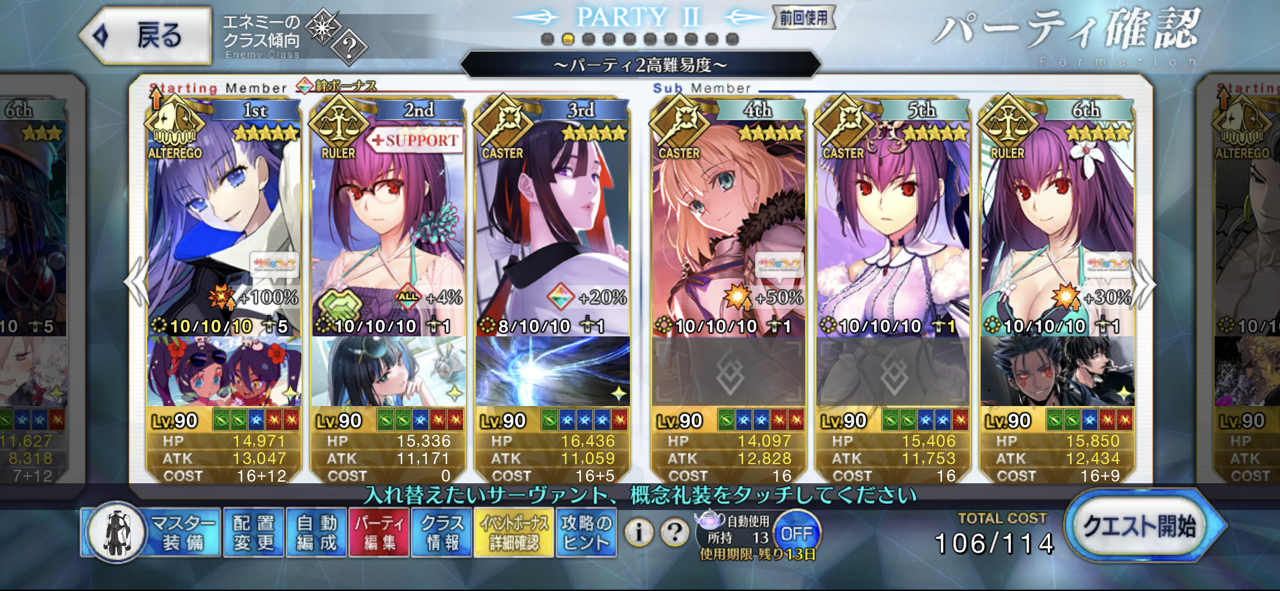The width and height of the screenshot is (1280, 591).
Task: Open パーティ編集 party edit
Action: [379, 533]
